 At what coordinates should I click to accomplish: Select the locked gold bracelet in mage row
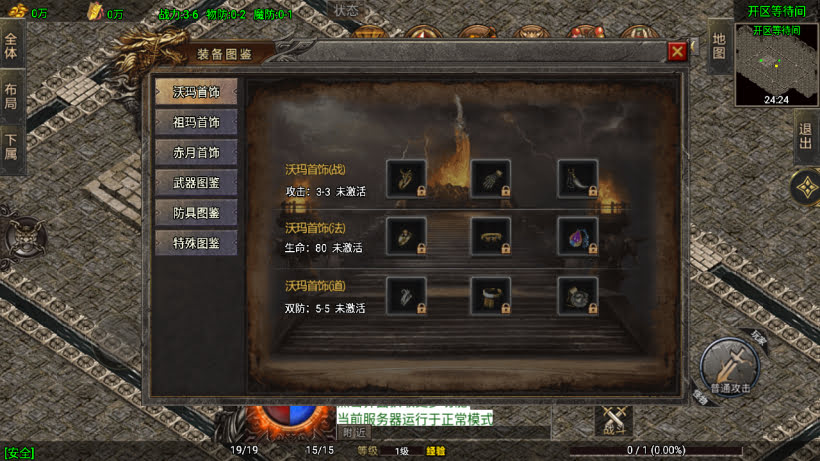(491, 237)
